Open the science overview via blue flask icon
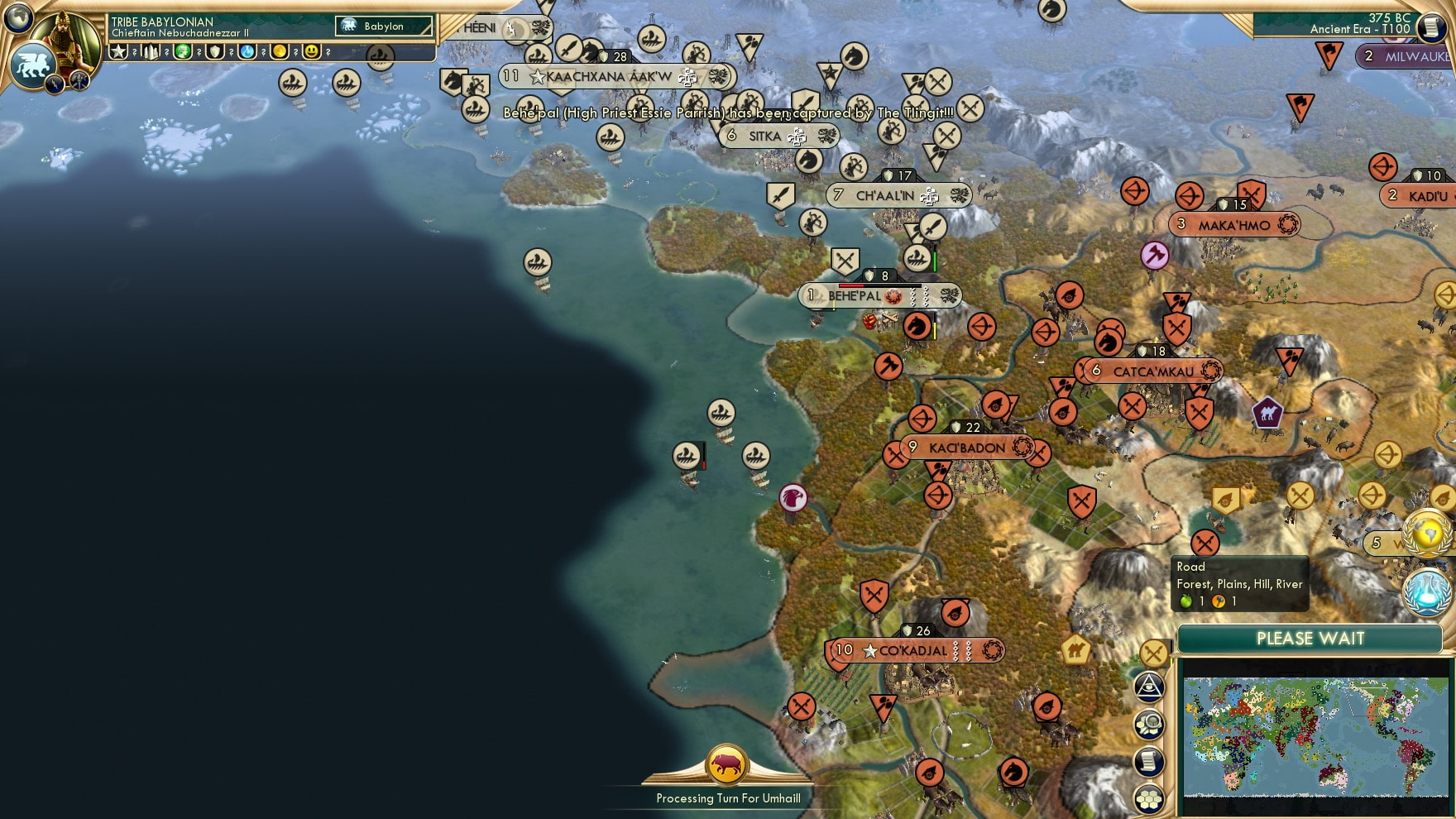Viewport: 1456px width, 819px height. pos(1426,590)
